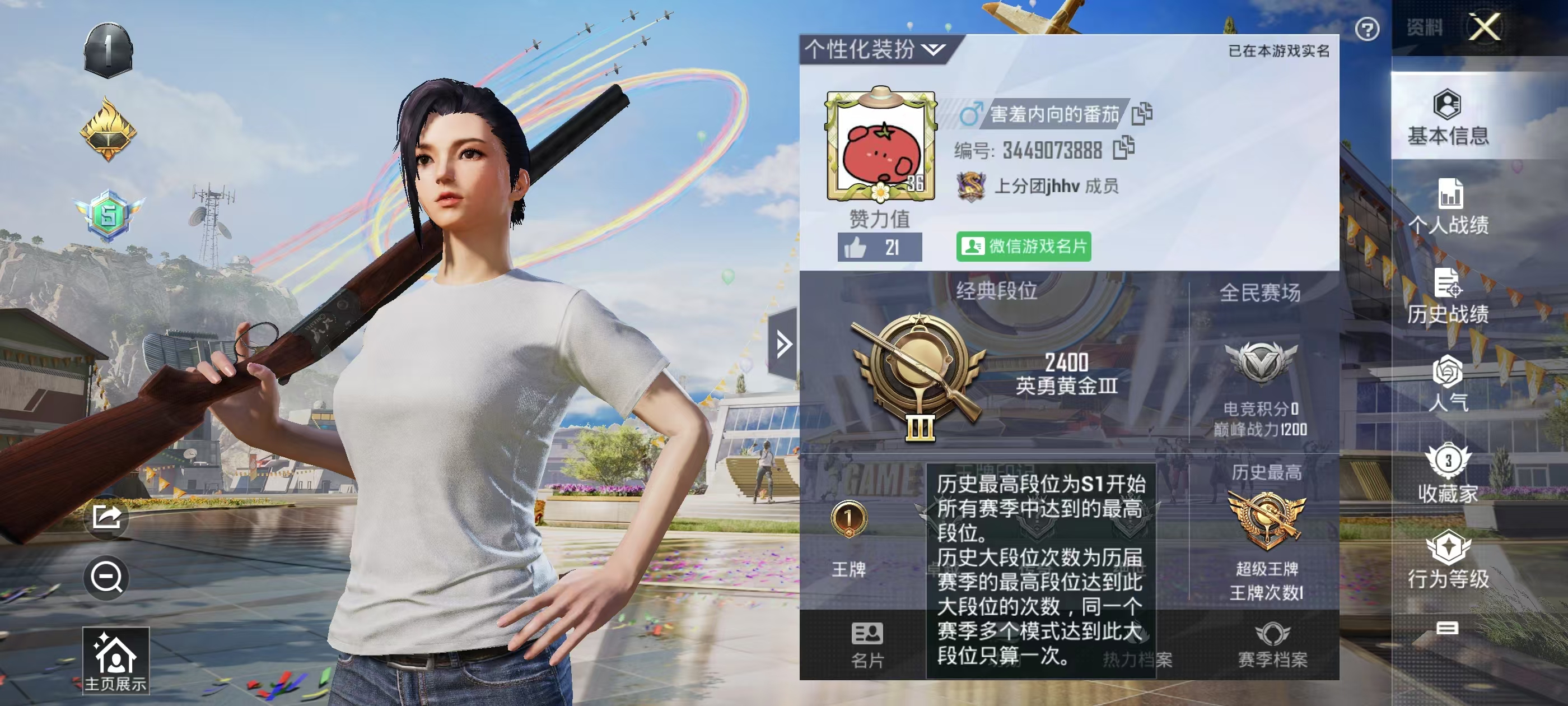Screen dimensions: 1568x706
Task: Zoom out with the magnifier minus icon
Action: click(106, 577)
